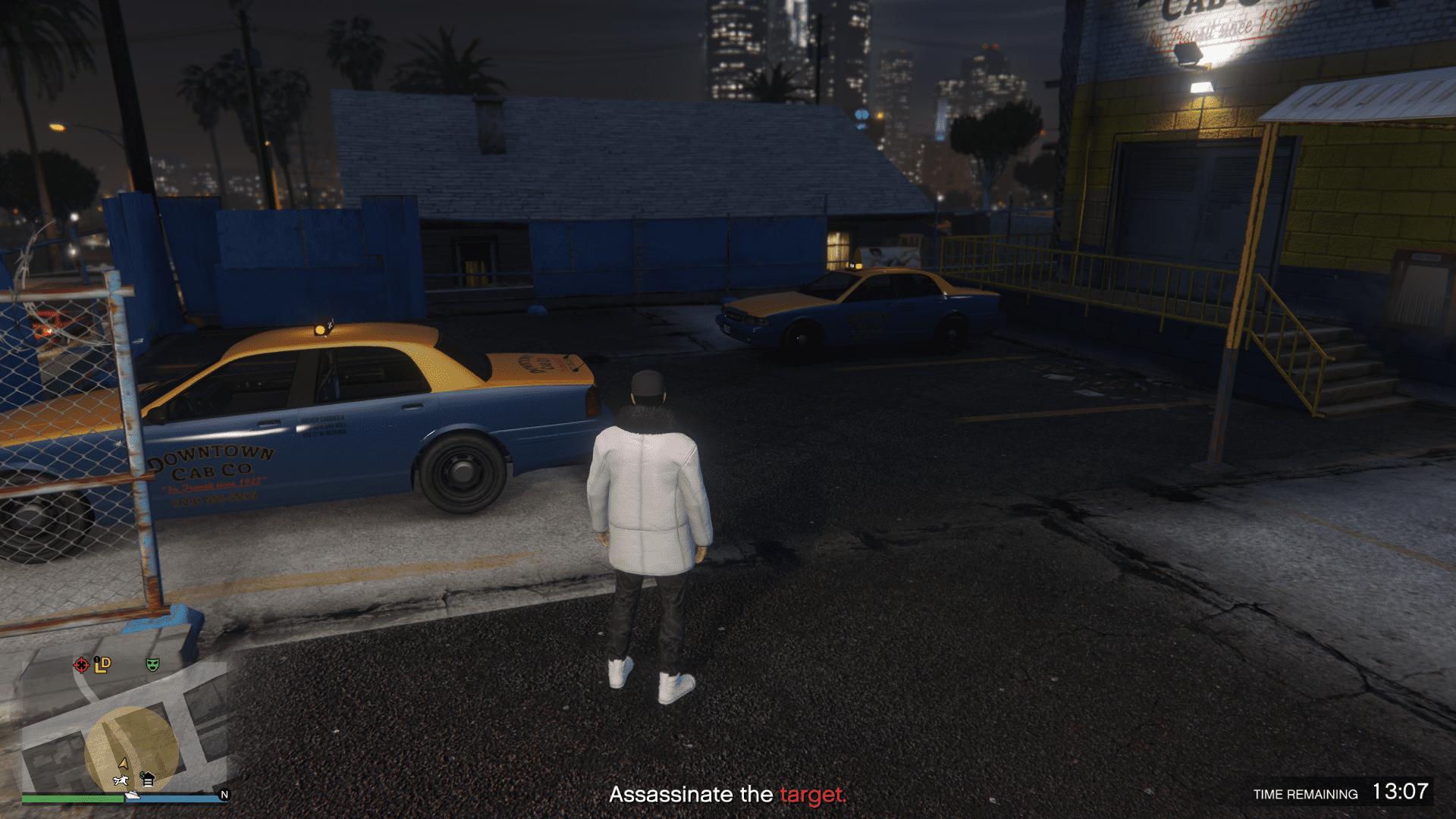Click the white animal blip on the minimap
The width and height of the screenshot is (1456, 819).
121,781
